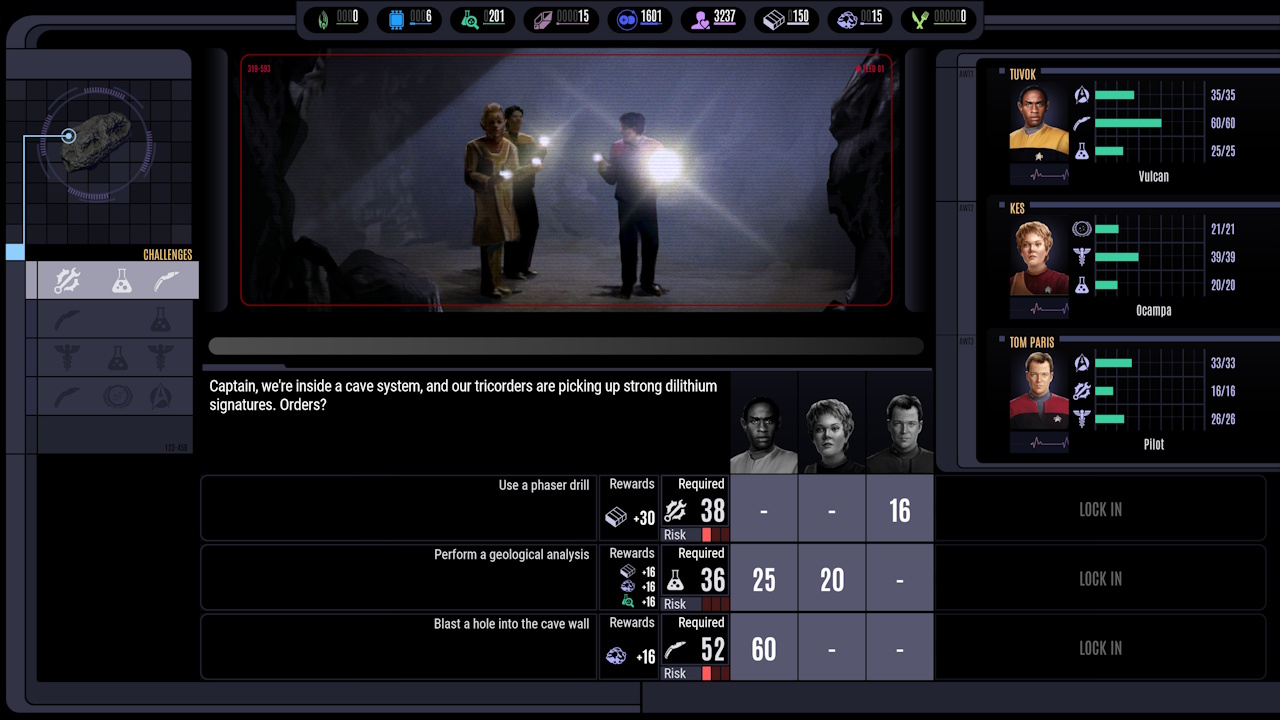The image size is (1280, 720).
Task: Toggle Tom Paris for blasting the cave wall
Action: 899,648
